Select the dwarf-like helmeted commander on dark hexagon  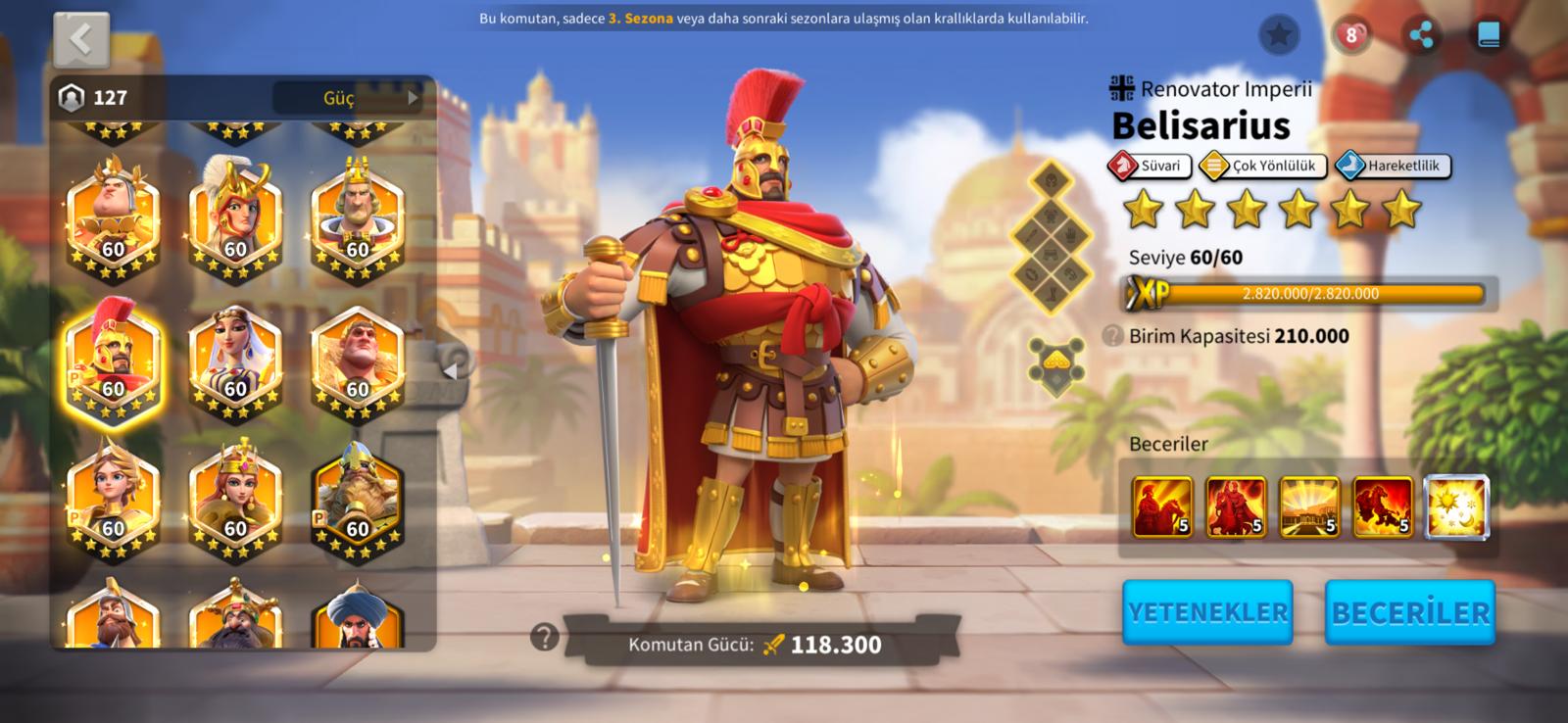point(358,500)
